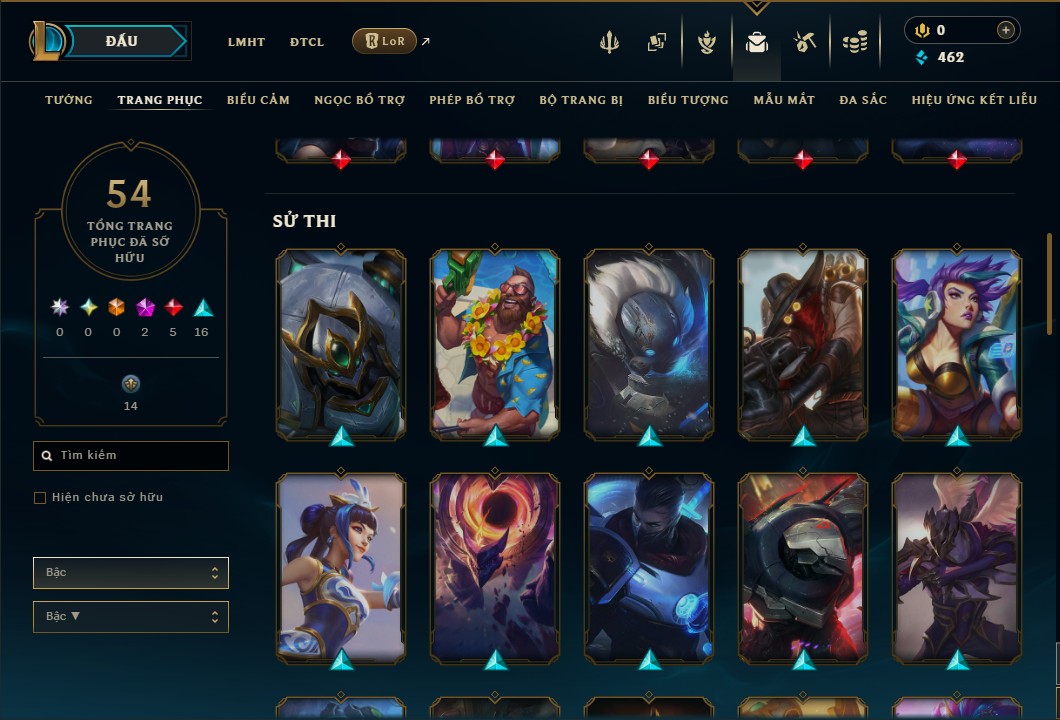Open the LoR external link
The width and height of the screenshot is (1060, 720).
click(x=385, y=41)
